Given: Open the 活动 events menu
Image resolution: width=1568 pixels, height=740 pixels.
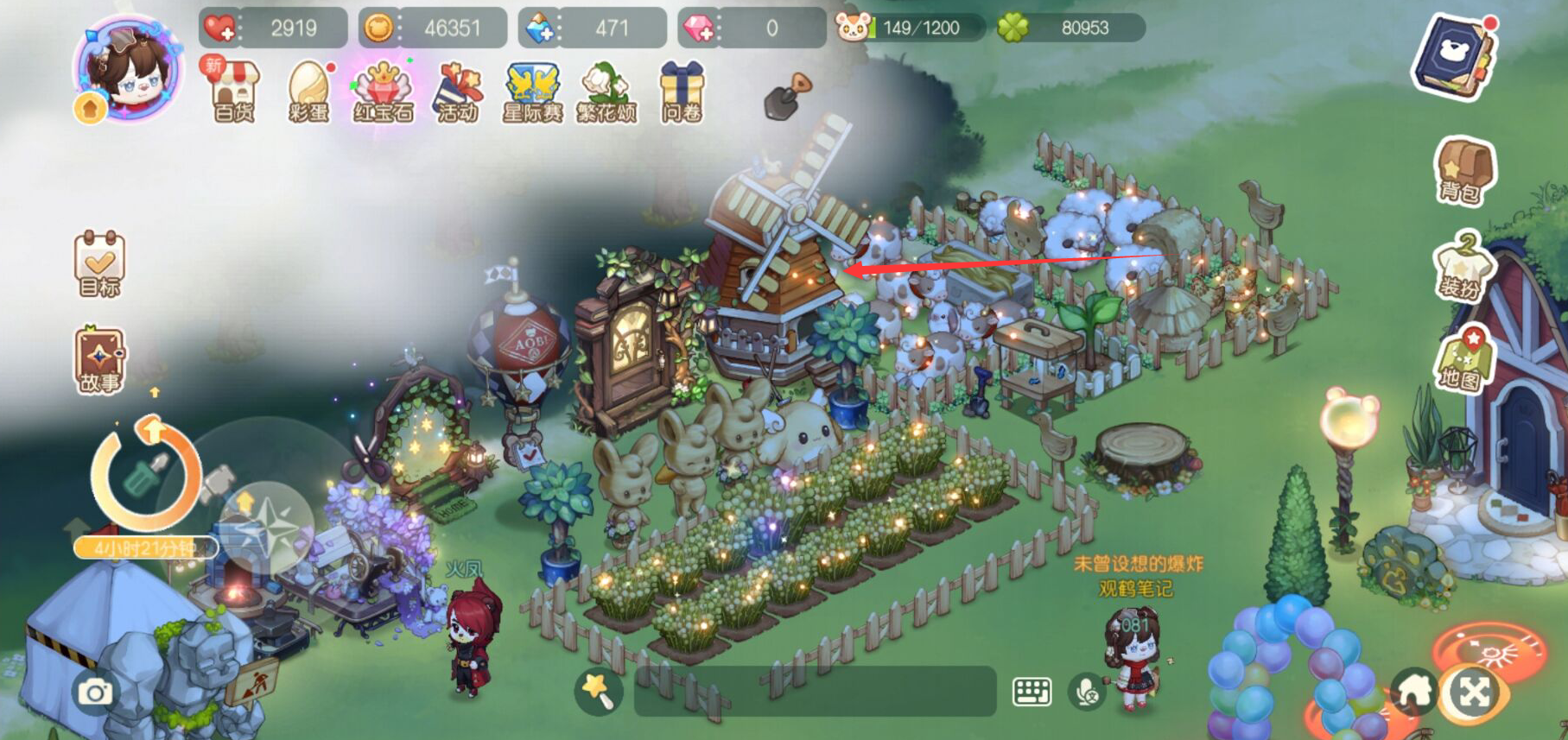Looking at the screenshot, I should [x=457, y=92].
